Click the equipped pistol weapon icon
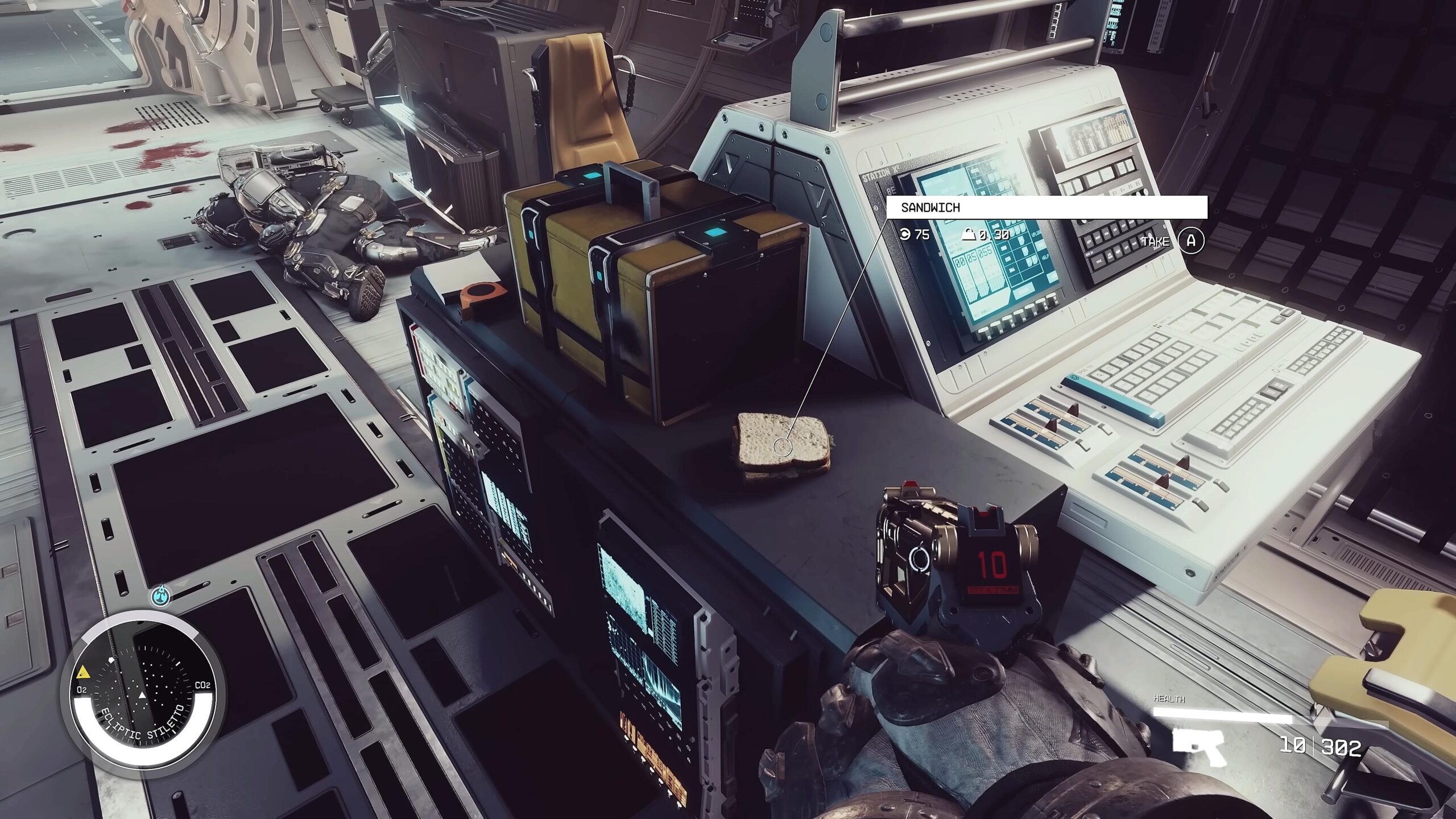 (1199, 745)
